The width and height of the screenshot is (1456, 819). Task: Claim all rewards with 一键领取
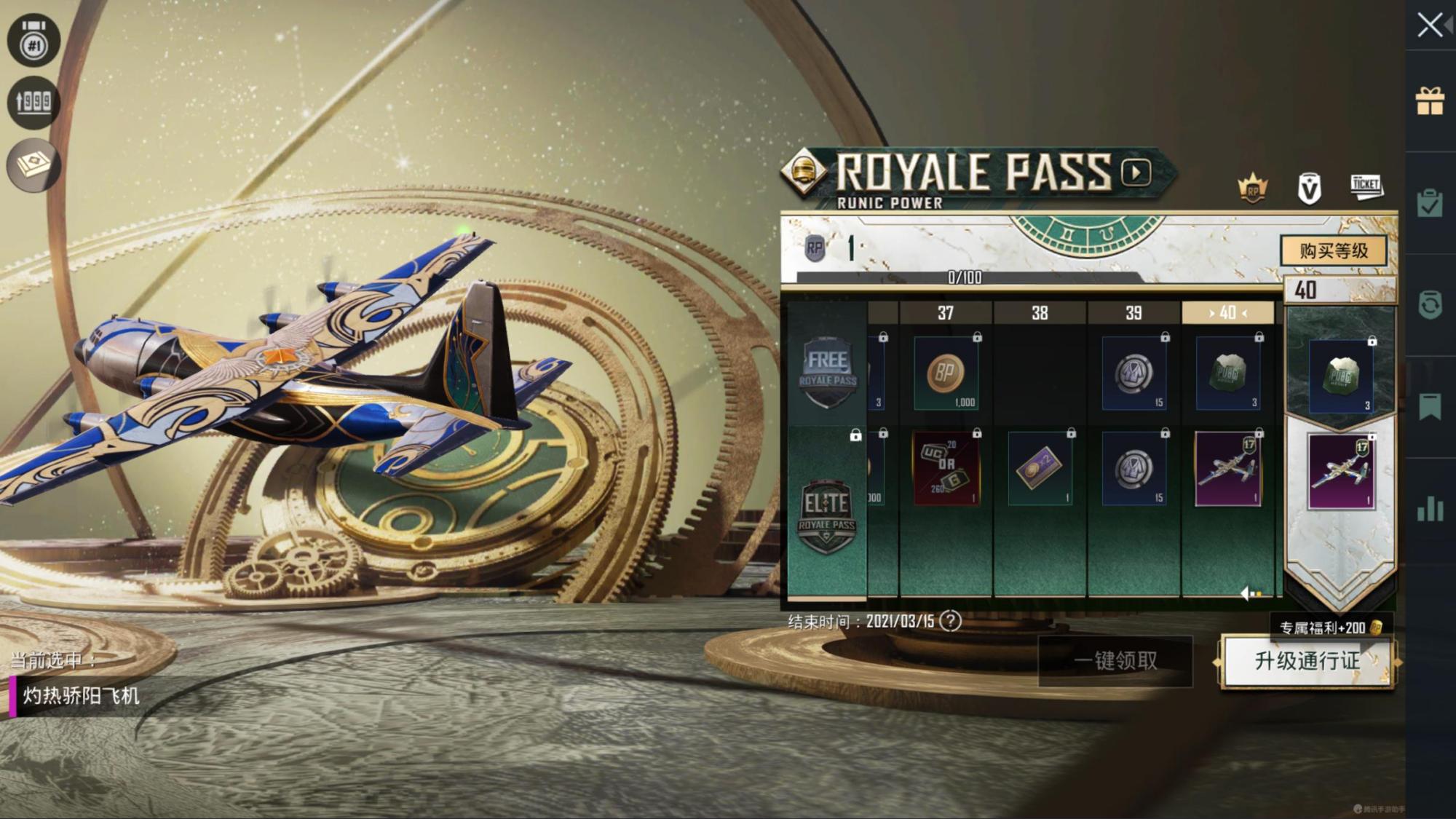[1115, 661]
